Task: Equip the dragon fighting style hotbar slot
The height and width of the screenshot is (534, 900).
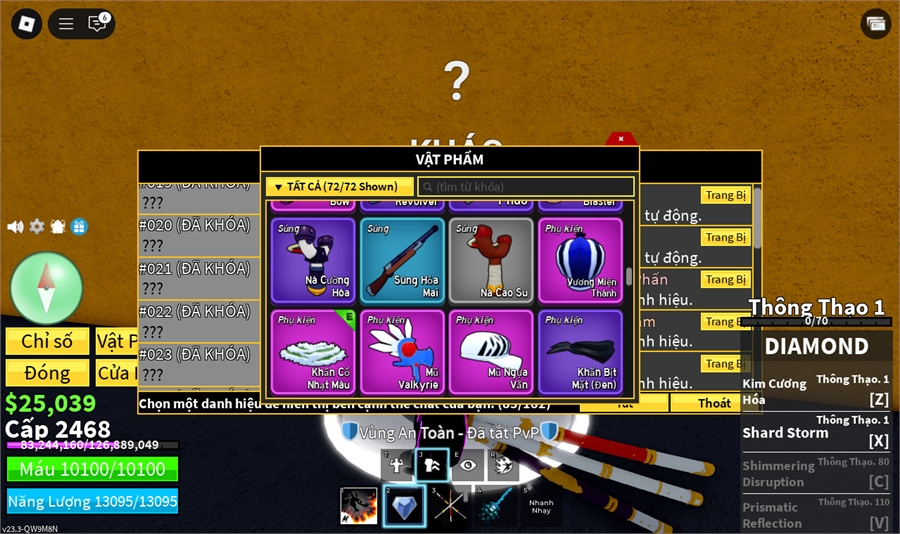Action: pos(359,506)
